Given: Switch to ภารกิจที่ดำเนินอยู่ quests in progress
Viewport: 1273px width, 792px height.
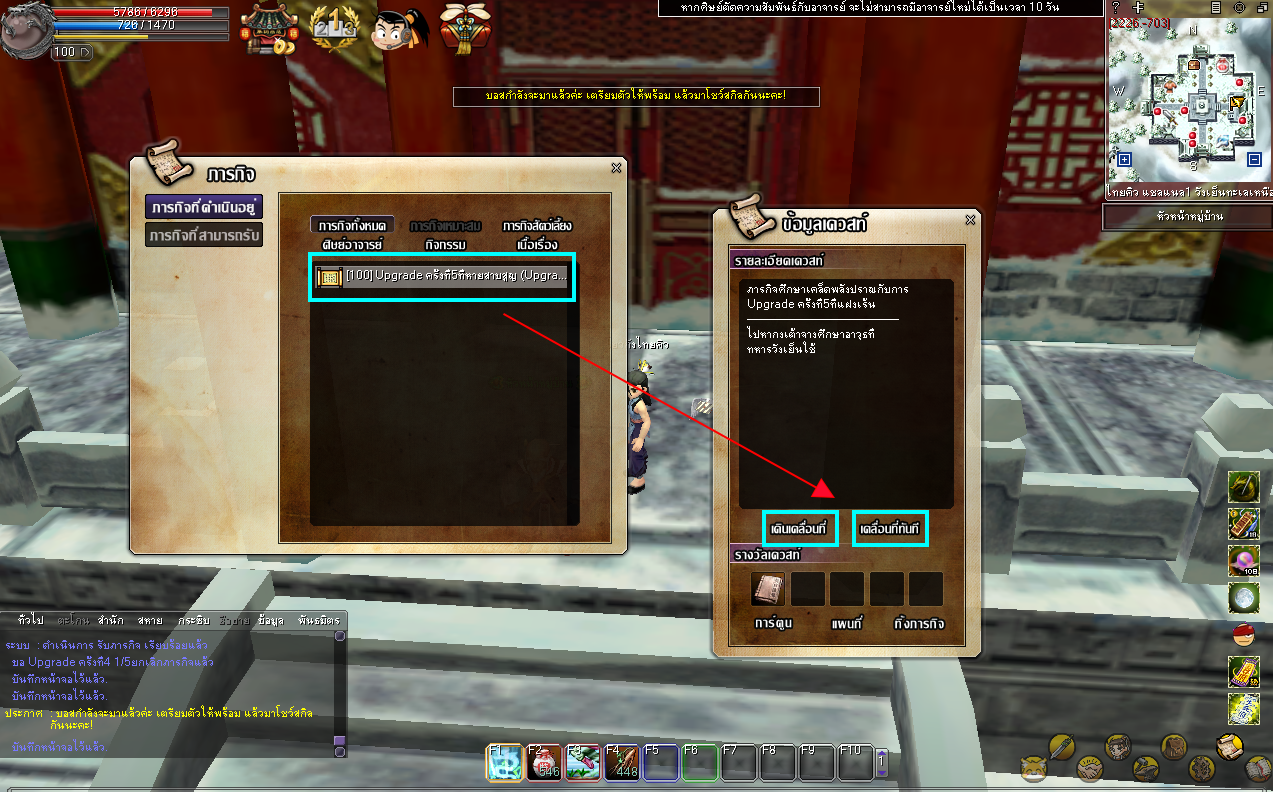Looking at the screenshot, I should pyautogui.click(x=204, y=207).
